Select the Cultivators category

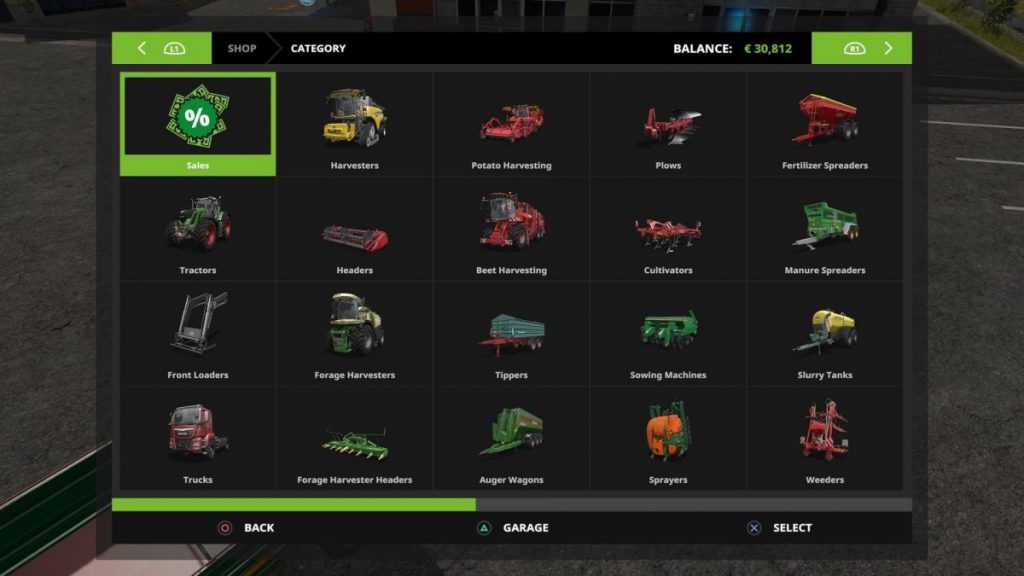pos(668,229)
